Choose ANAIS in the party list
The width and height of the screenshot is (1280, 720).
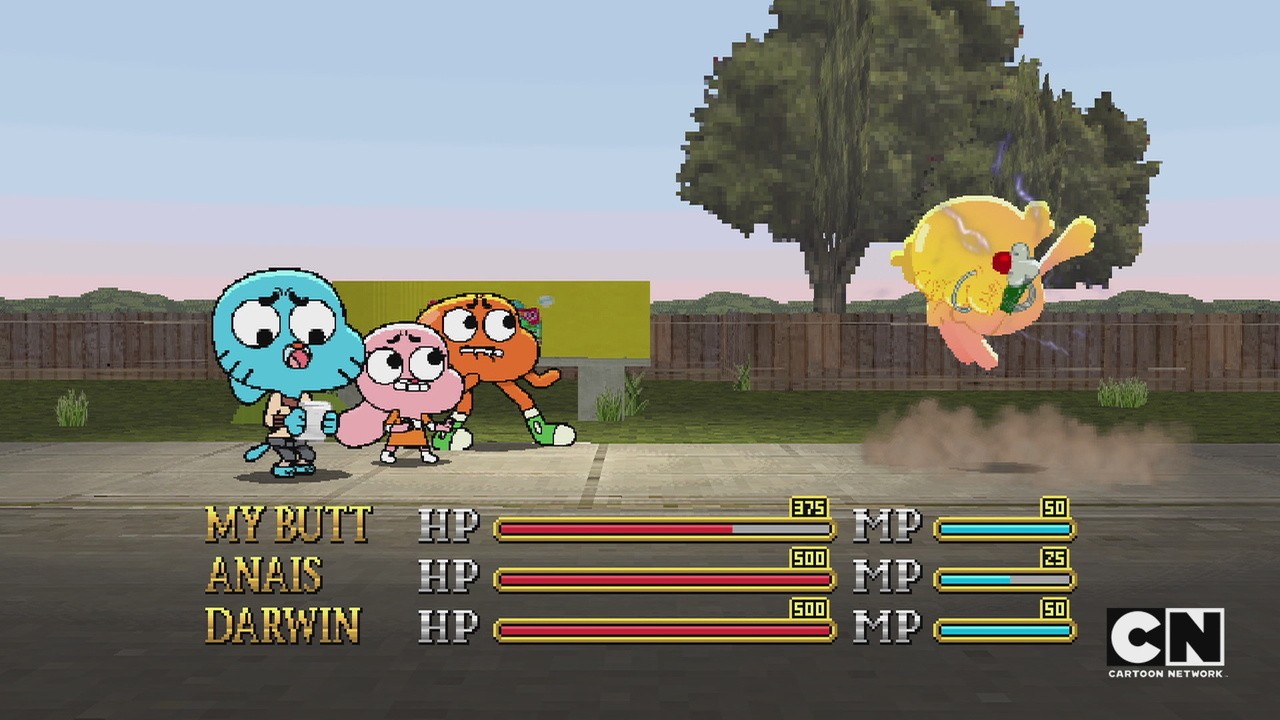coord(264,575)
